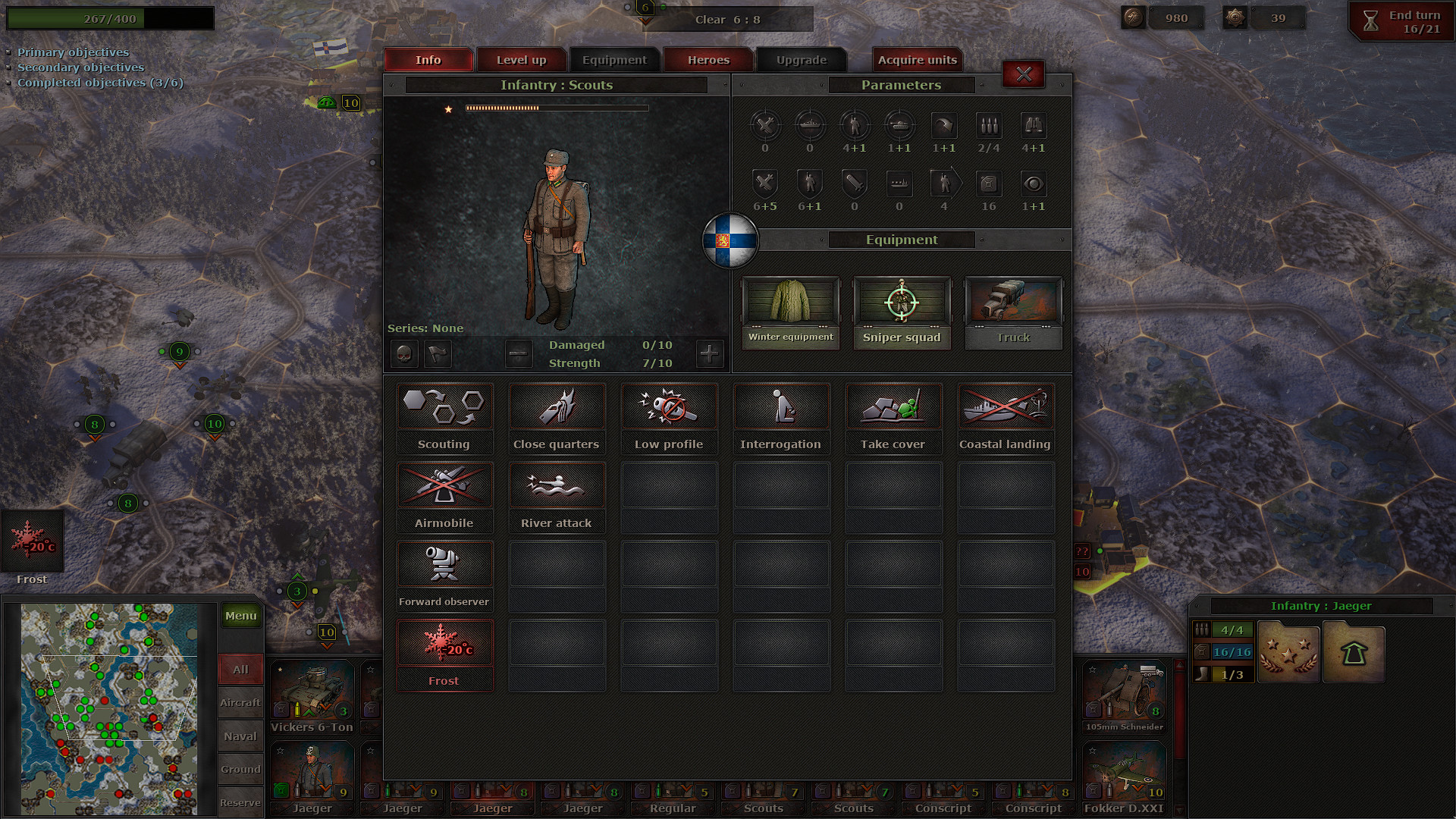Screen dimensions: 1456x819
Task: Open the Acquire units tab
Action: tap(917, 59)
